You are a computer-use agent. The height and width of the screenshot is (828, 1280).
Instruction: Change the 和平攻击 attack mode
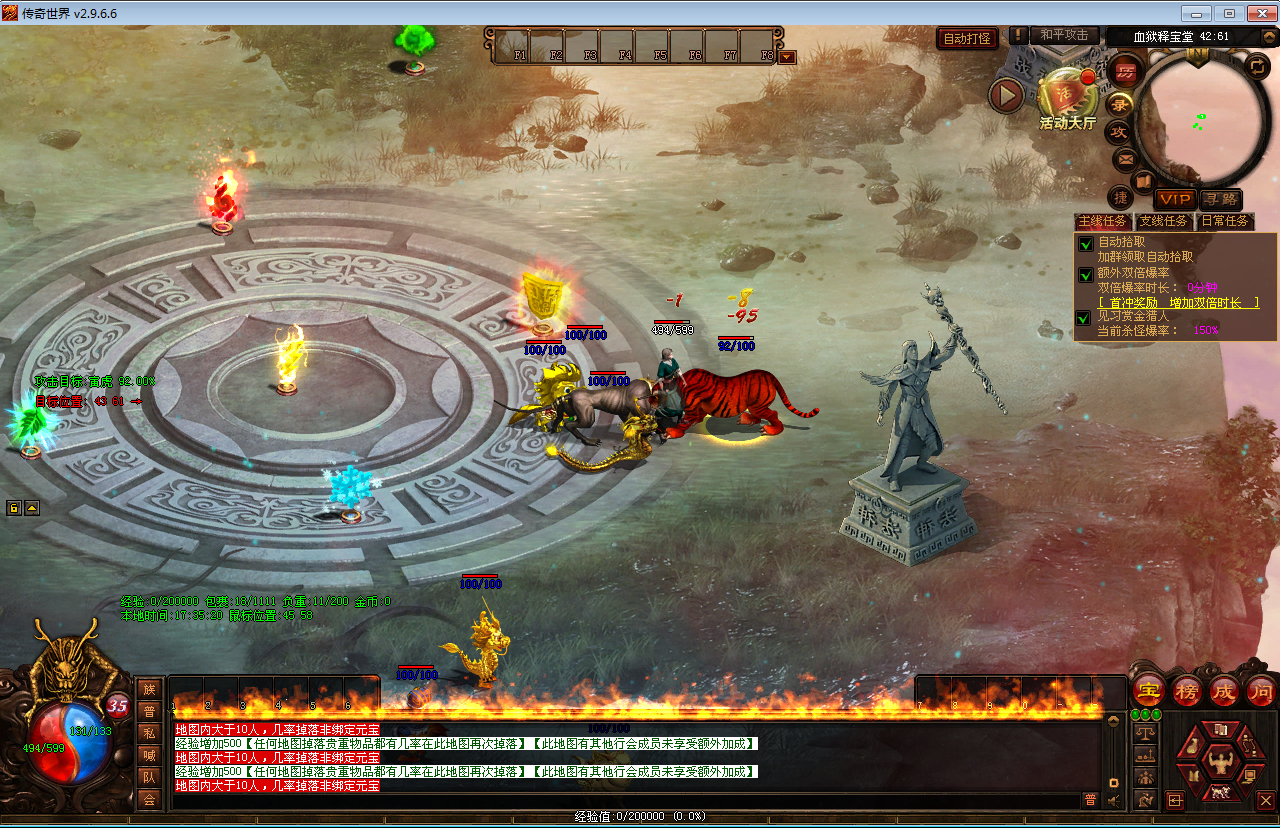tap(1064, 35)
